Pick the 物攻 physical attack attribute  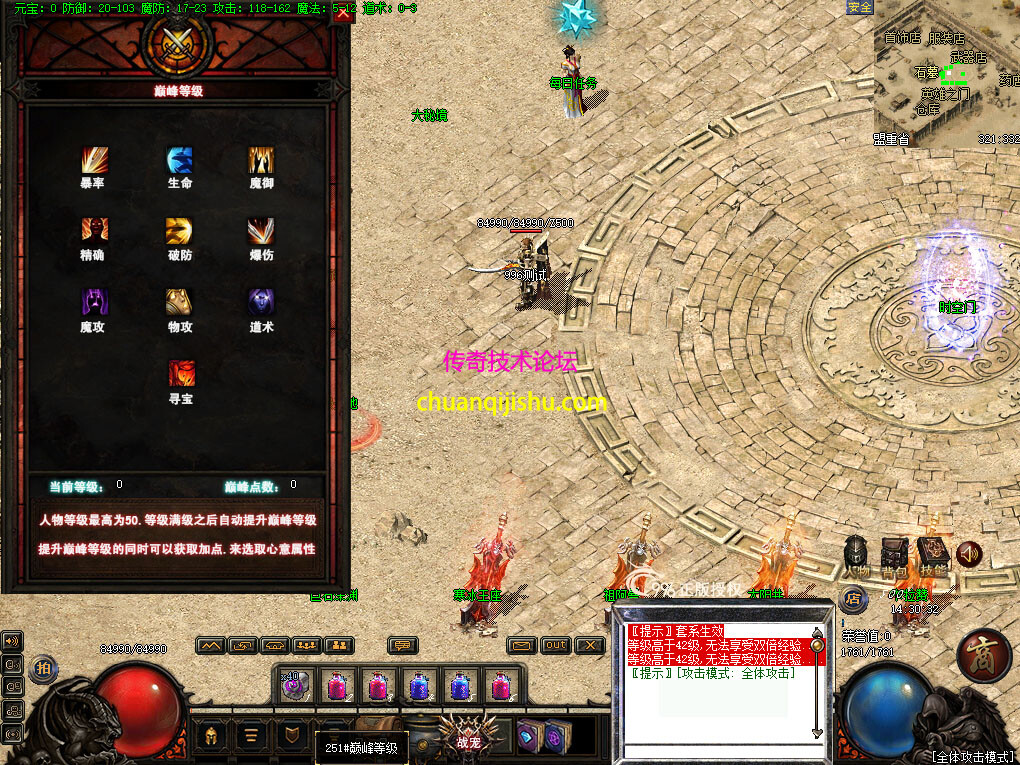click(x=180, y=302)
